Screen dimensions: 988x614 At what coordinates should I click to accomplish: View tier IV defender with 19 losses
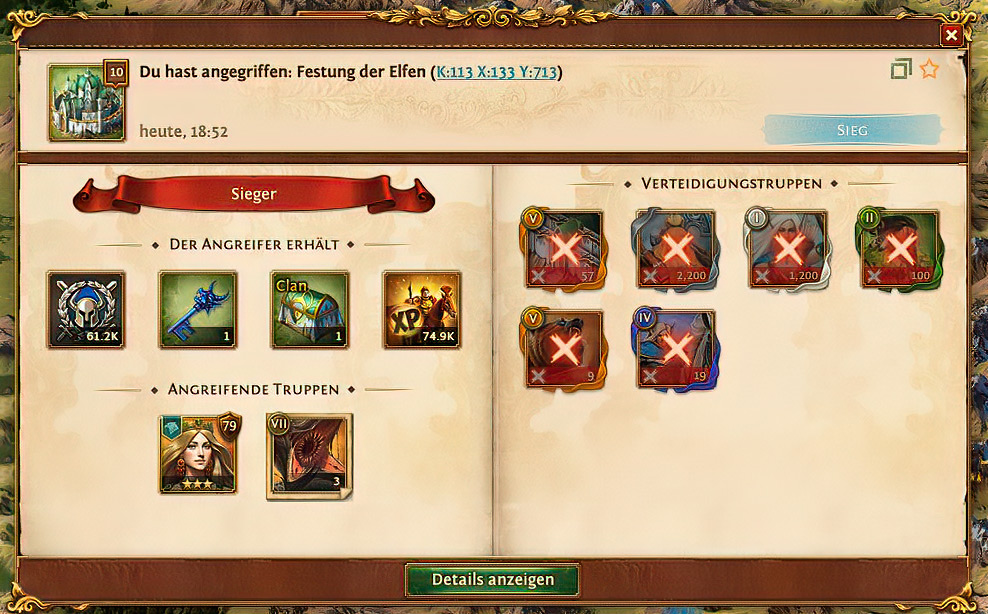click(x=676, y=348)
